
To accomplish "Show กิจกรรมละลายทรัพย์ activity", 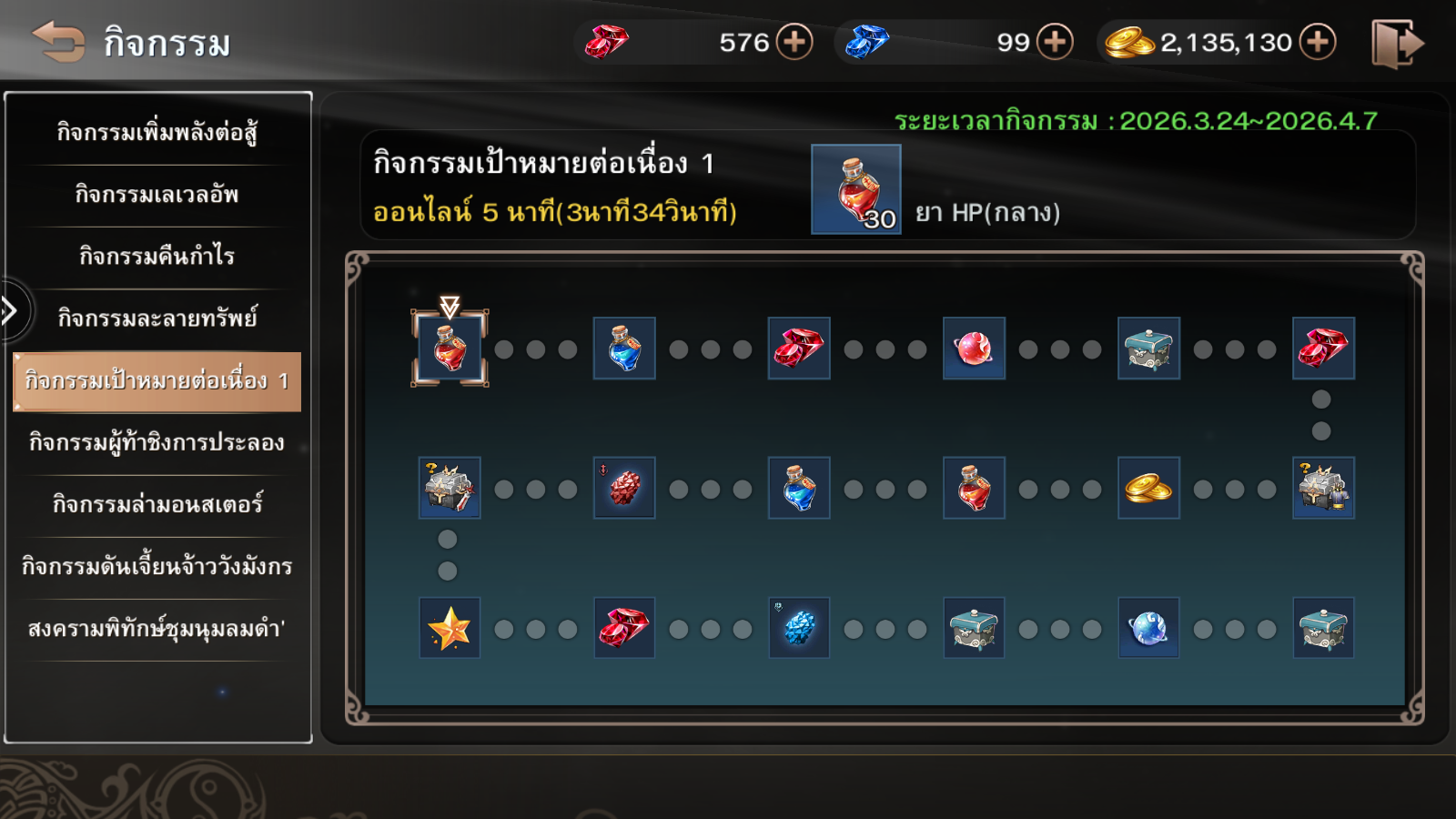I will [x=157, y=318].
